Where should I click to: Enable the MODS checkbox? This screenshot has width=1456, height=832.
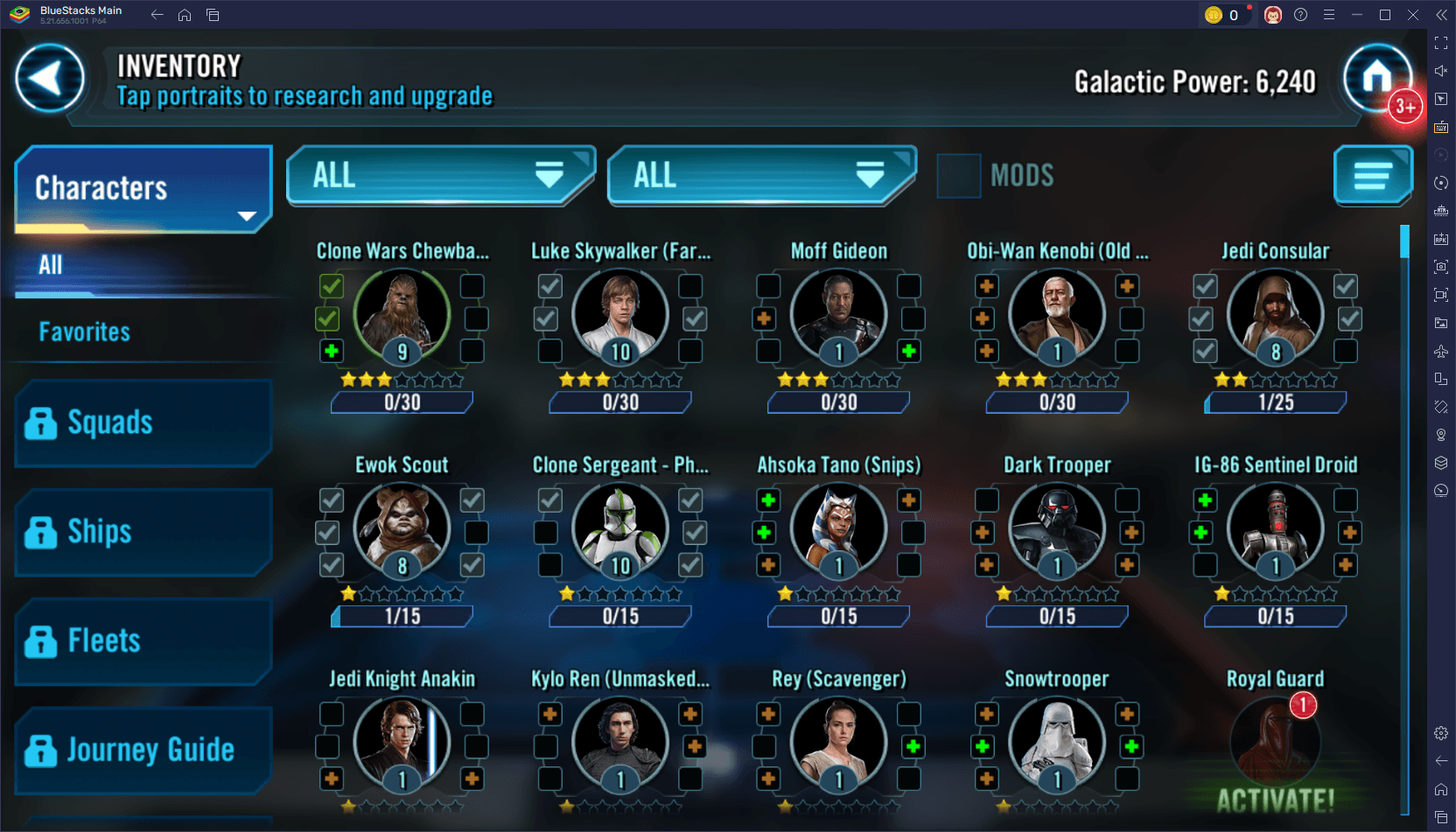pos(958,175)
